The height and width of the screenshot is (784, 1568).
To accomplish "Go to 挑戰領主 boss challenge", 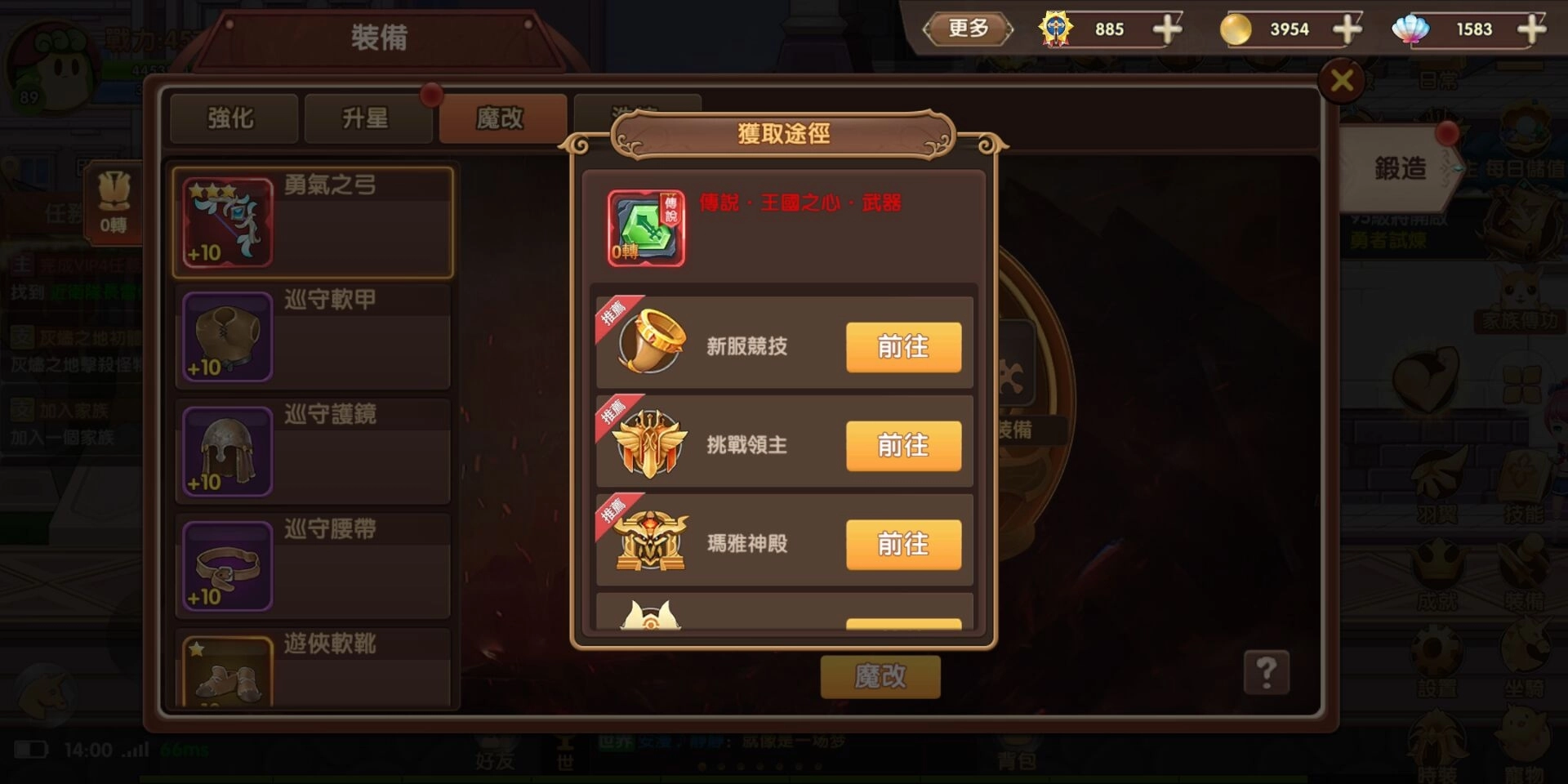I will (x=903, y=446).
